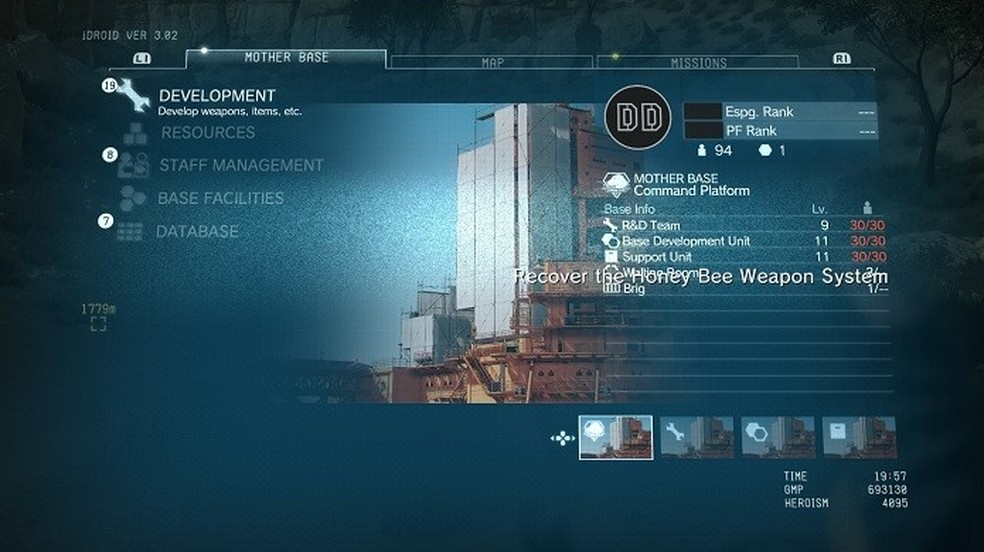This screenshot has width=984, height=552.
Task: Click the DD emblem circle
Action: (x=638, y=118)
